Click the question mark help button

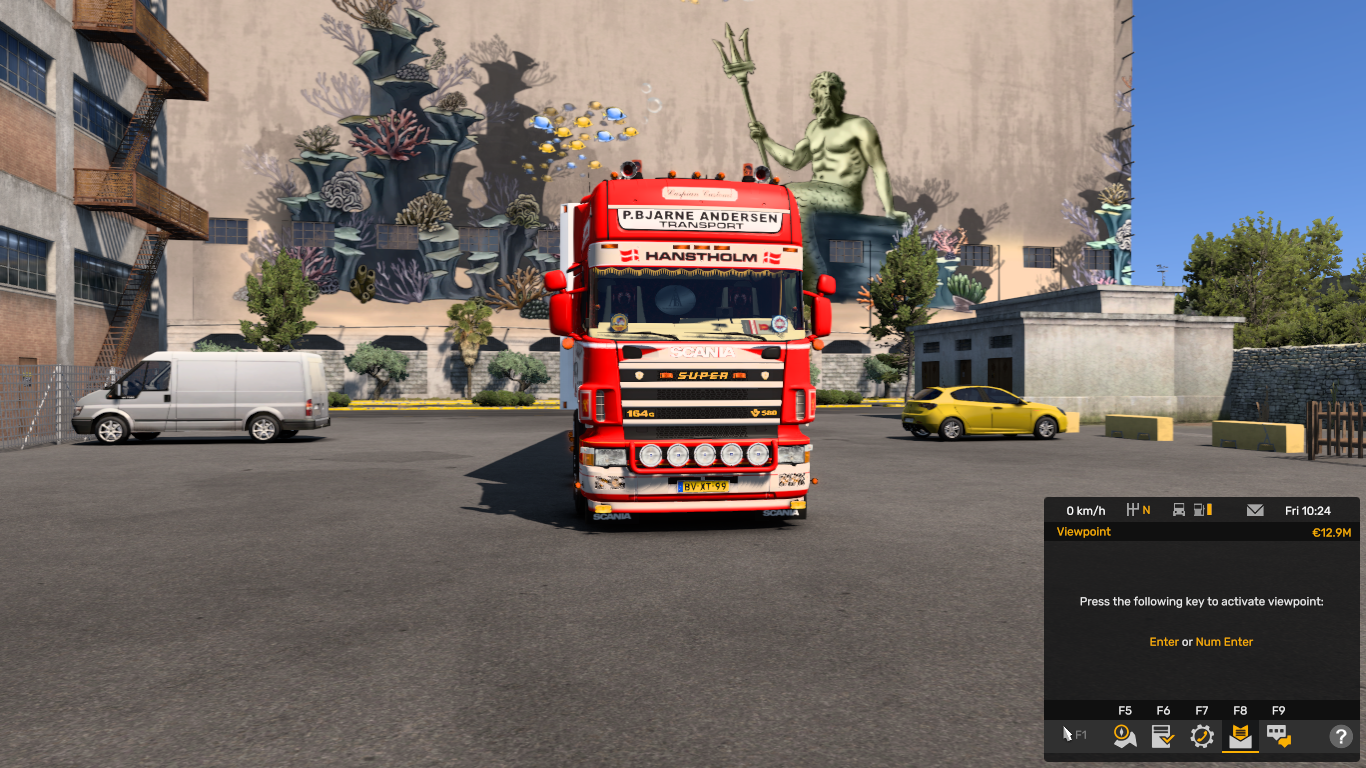pos(1340,737)
